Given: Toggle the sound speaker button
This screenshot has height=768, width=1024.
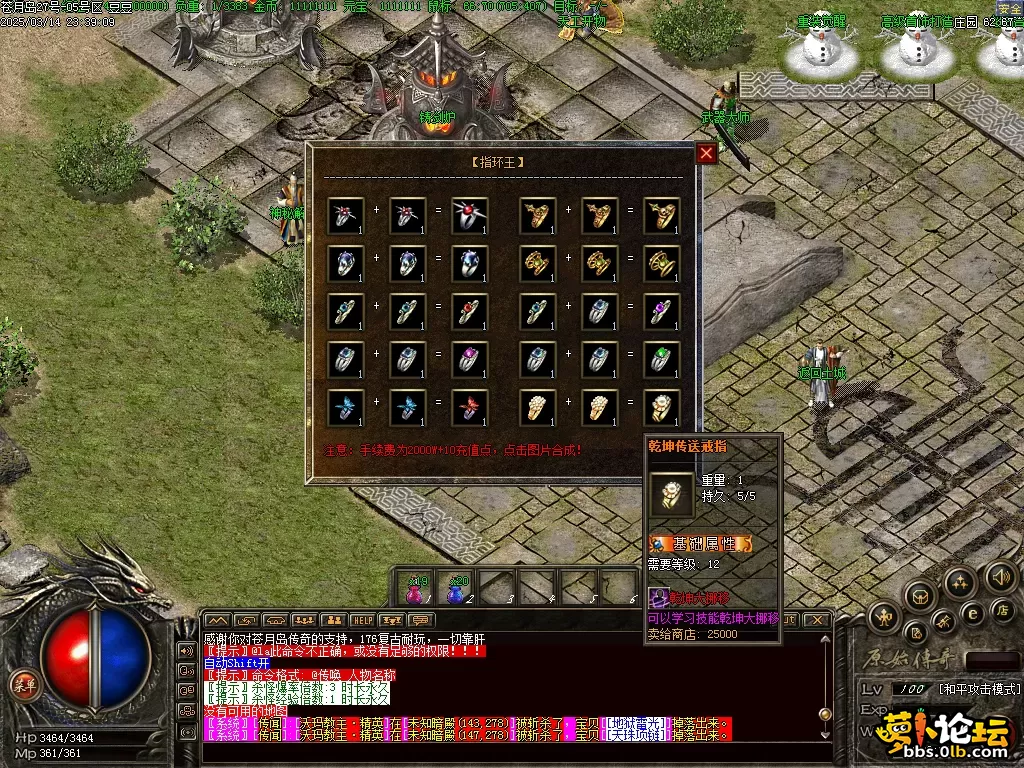Looking at the screenshot, I should point(1000,575).
